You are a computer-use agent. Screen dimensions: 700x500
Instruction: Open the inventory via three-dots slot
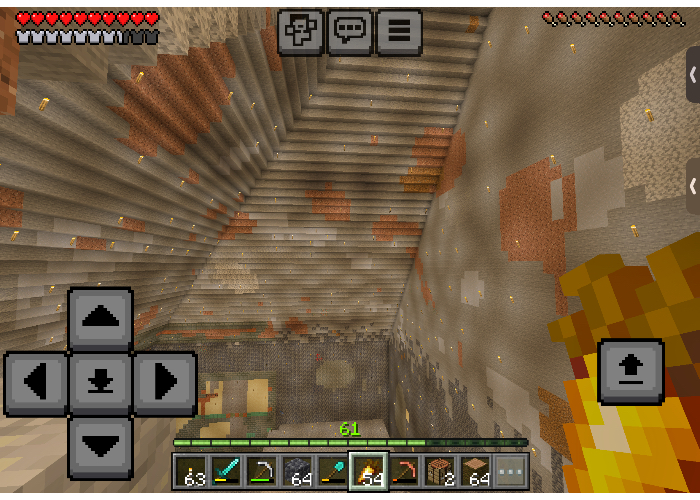511,471
